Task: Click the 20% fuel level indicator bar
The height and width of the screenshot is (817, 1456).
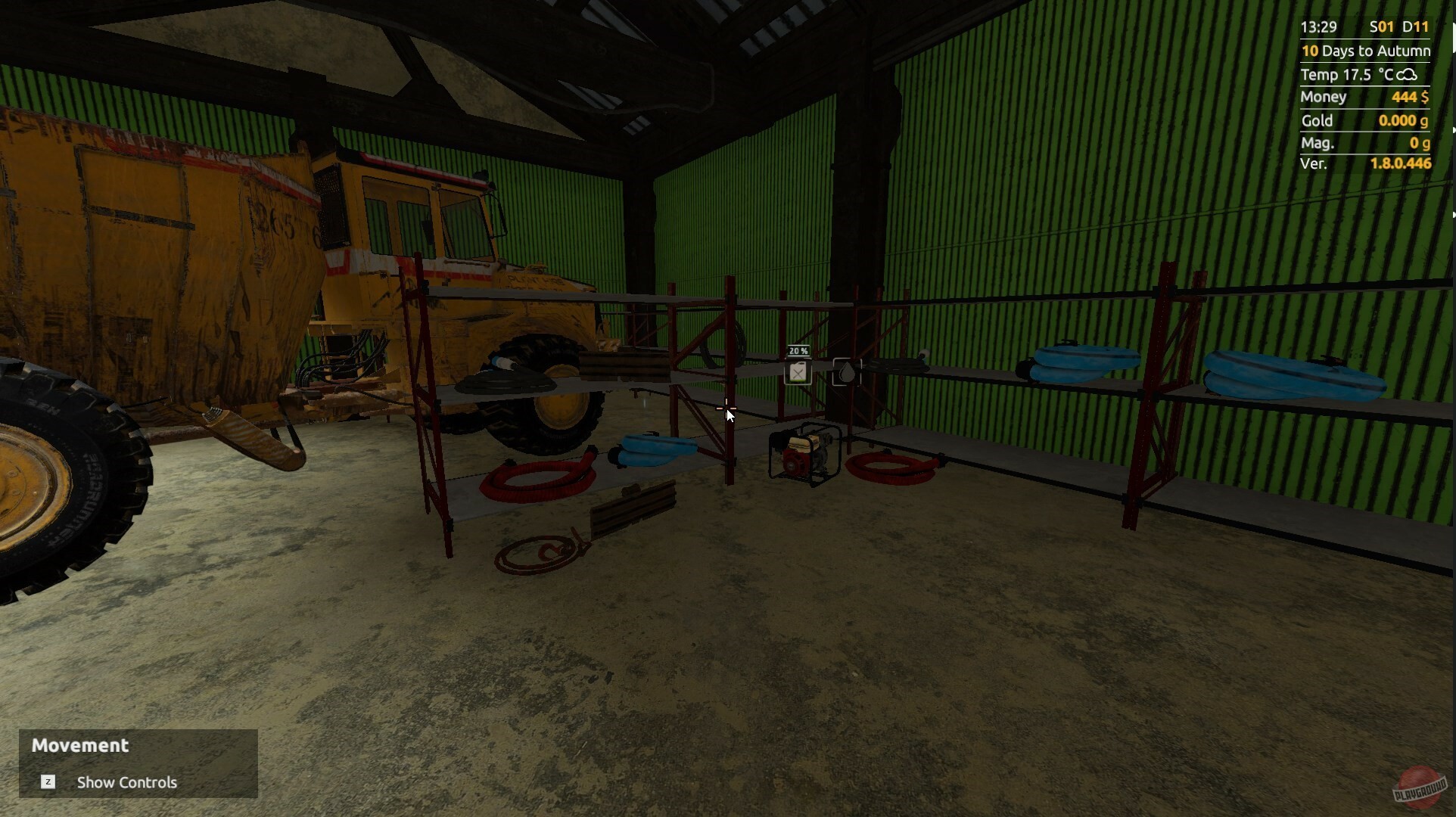Action: (x=798, y=351)
